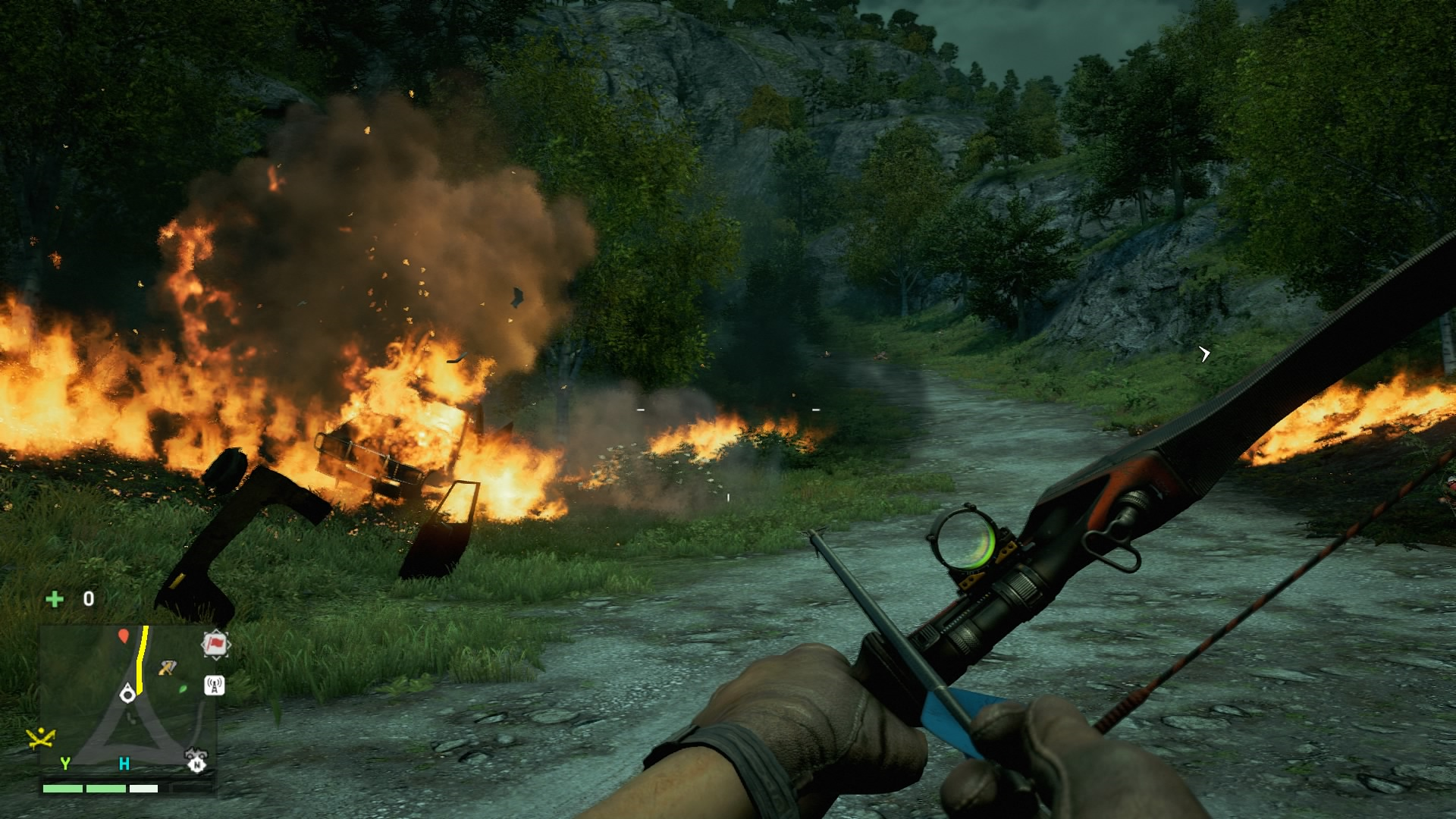Click the green healing syringe plus icon
Image resolution: width=1456 pixels, height=819 pixels.
pos(55,599)
